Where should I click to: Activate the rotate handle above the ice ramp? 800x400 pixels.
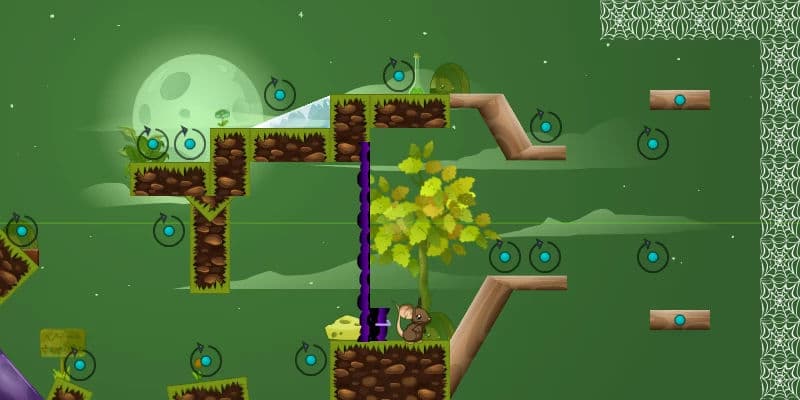pyautogui.click(x=279, y=95)
